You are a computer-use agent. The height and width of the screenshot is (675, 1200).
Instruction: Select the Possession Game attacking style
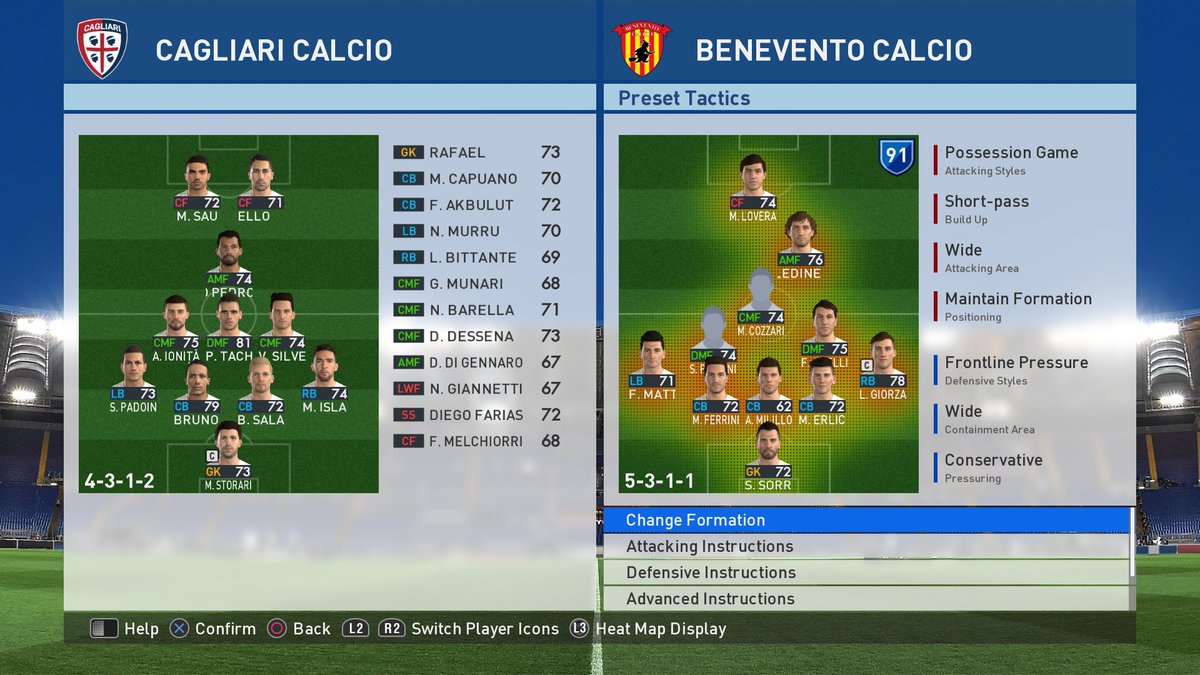[1011, 159]
